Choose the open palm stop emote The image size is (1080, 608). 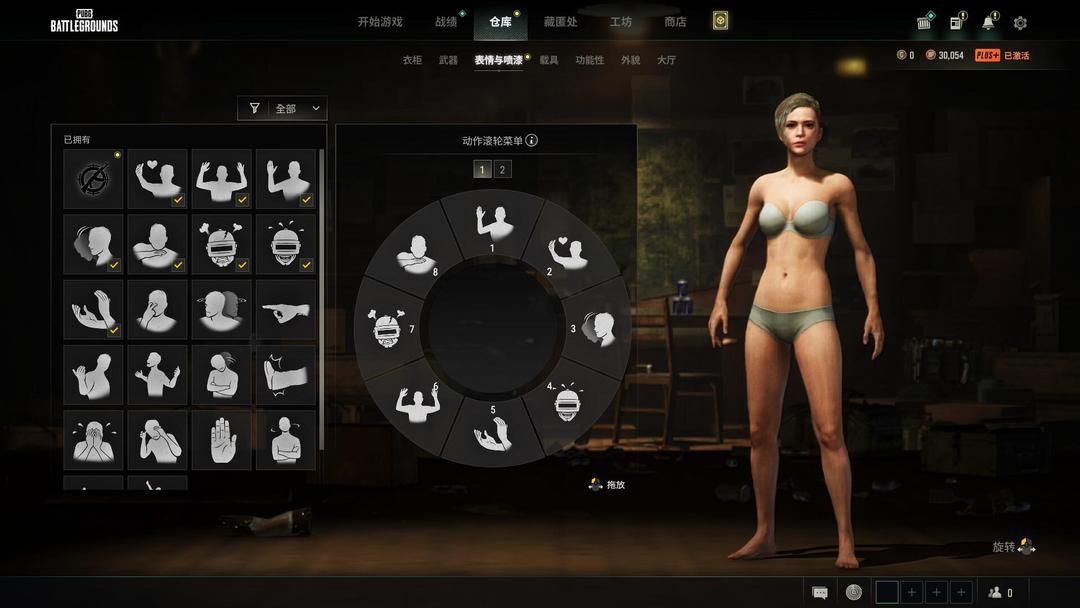coord(221,439)
